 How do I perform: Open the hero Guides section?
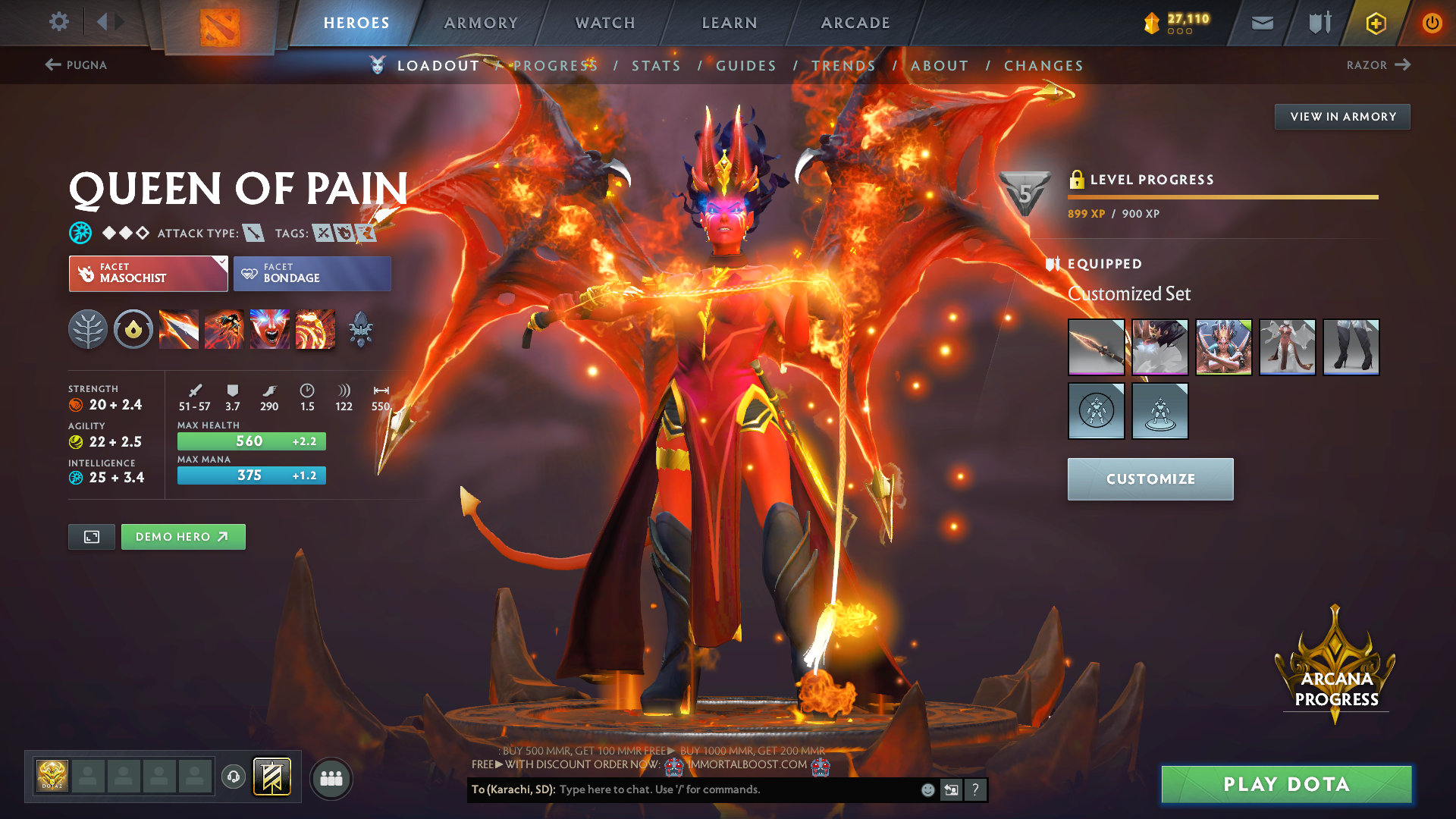[746, 66]
